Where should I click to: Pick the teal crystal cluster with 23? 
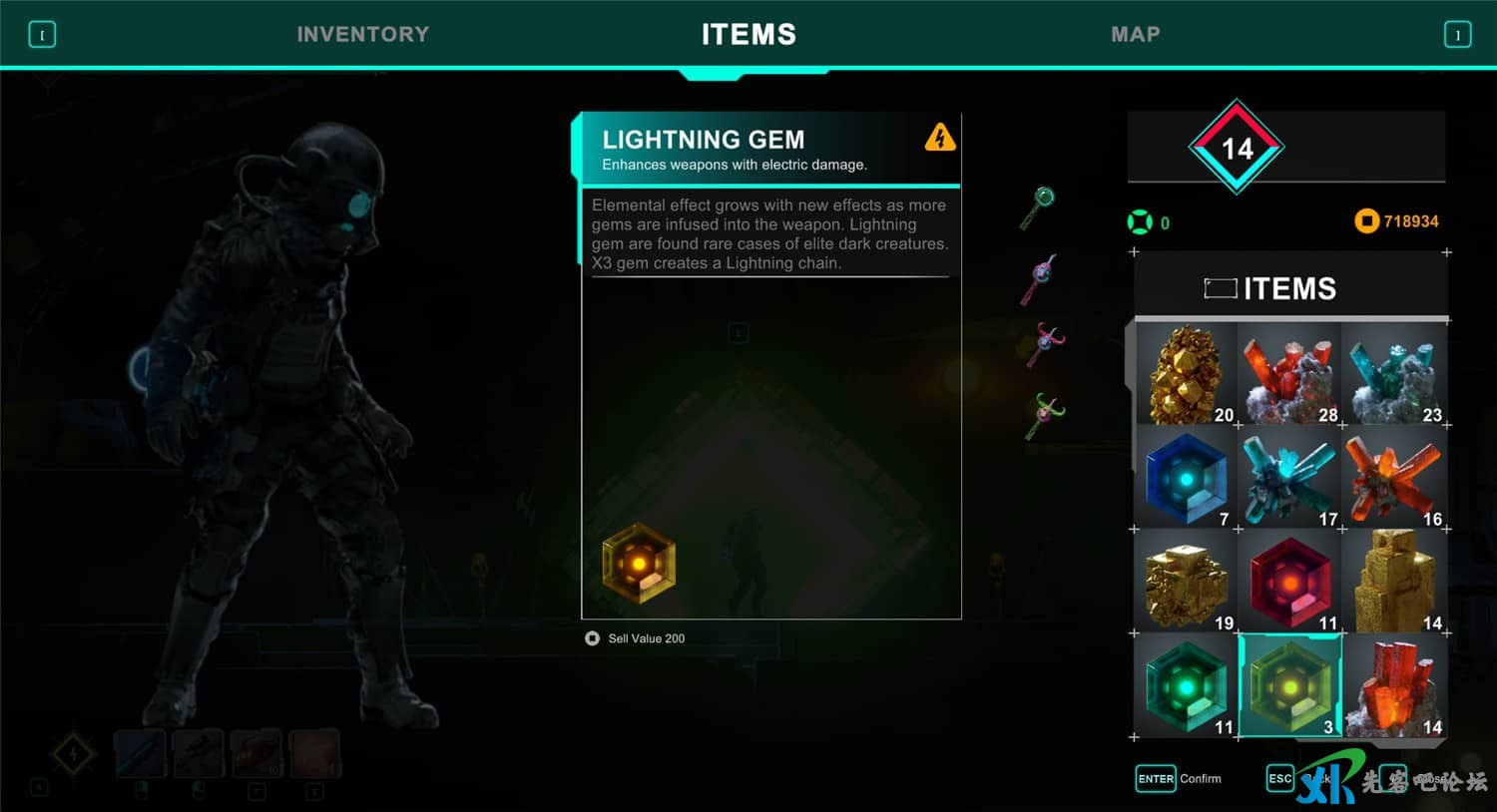pyautogui.click(x=1394, y=375)
